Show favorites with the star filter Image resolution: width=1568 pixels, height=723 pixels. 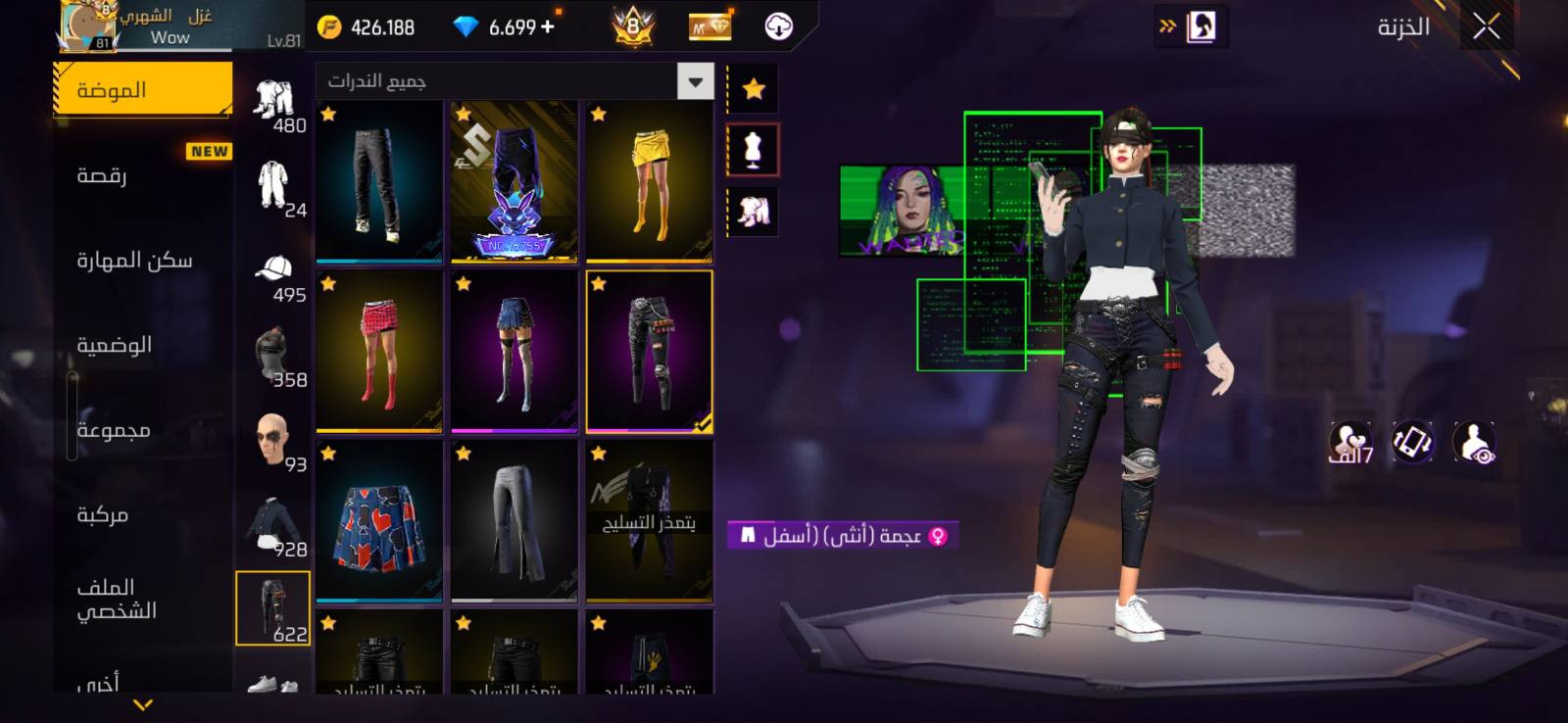click(x=753, y=89)
